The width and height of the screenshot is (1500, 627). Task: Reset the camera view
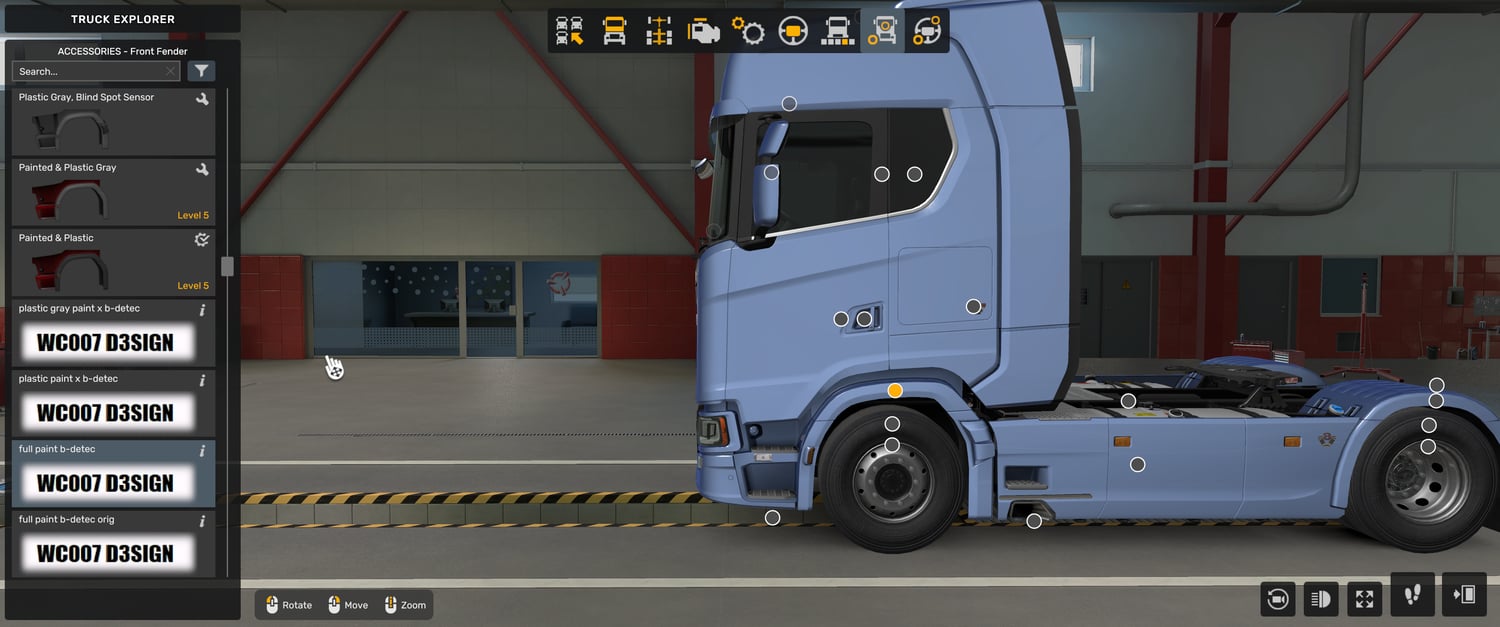[1277, 599]
